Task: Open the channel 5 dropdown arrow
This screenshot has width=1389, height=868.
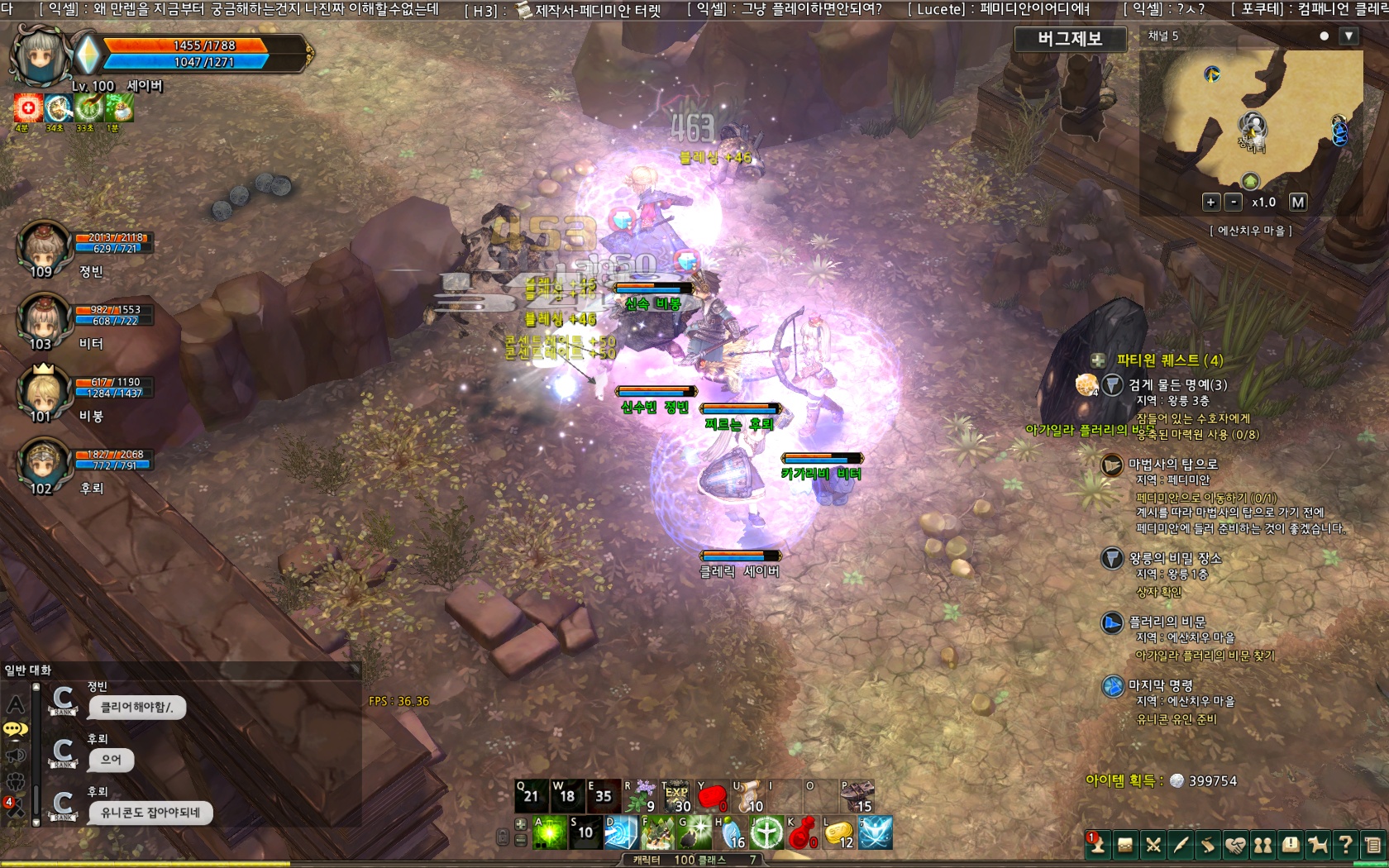Action: 1349,36
